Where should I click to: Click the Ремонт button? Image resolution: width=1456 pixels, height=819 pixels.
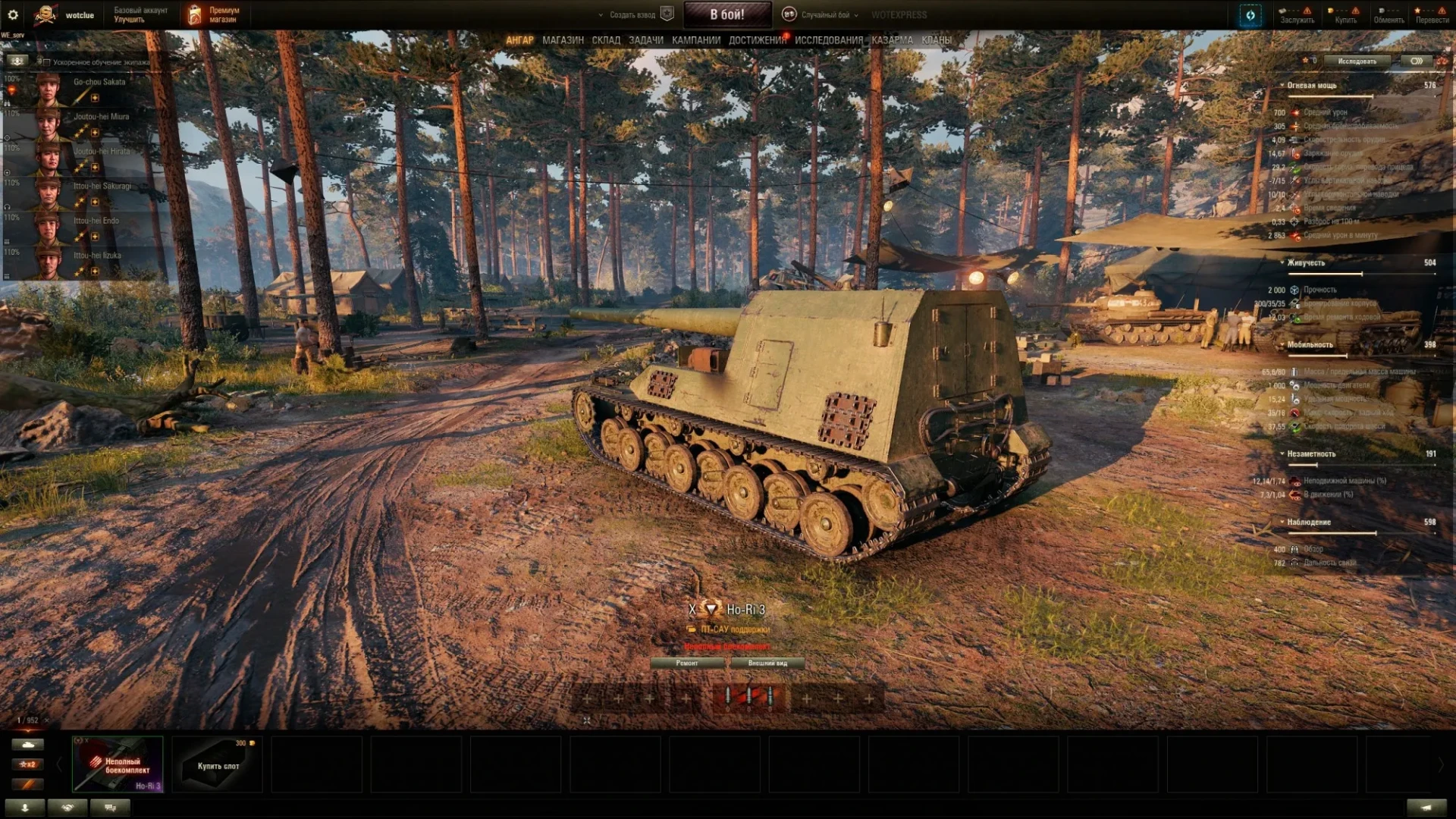coord(687,663)
